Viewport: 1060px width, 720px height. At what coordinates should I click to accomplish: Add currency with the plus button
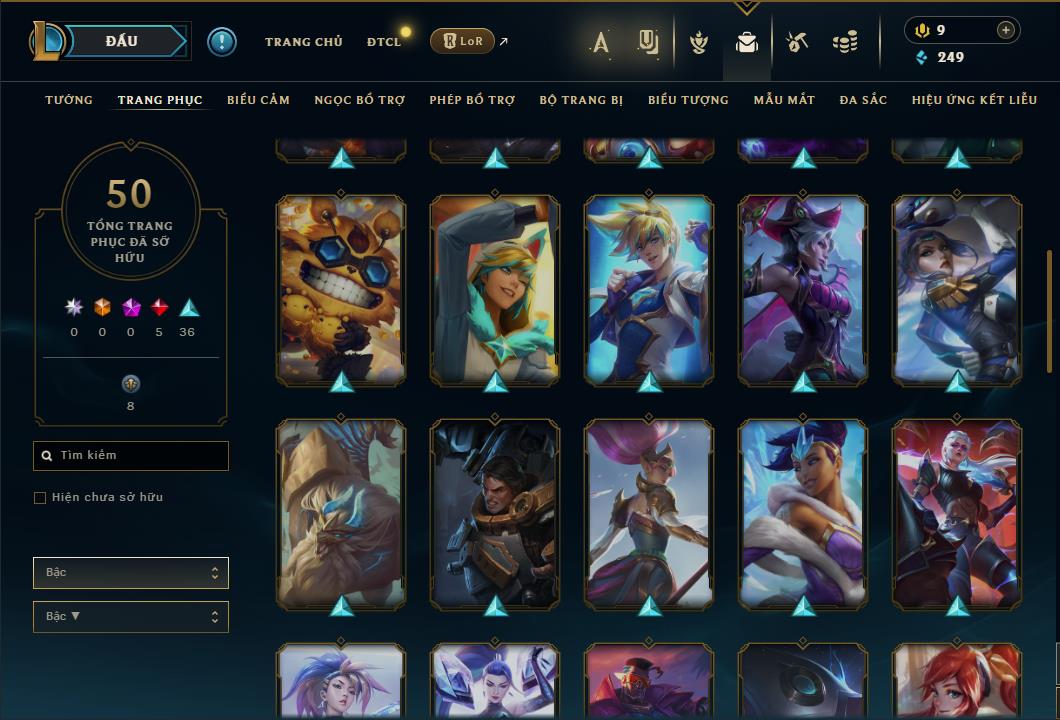(1005, 31)
